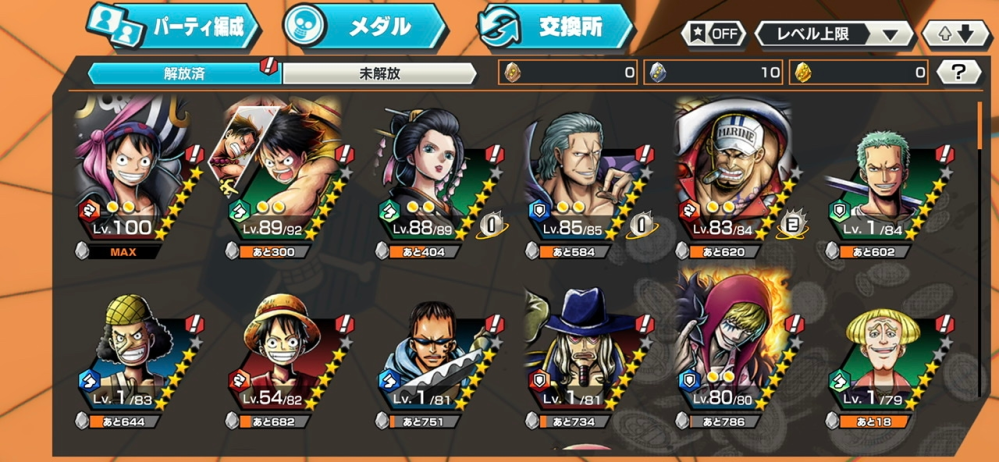Open the question mark help button
The height and width of the screenshot is (462, 999).
coord(960,72)
